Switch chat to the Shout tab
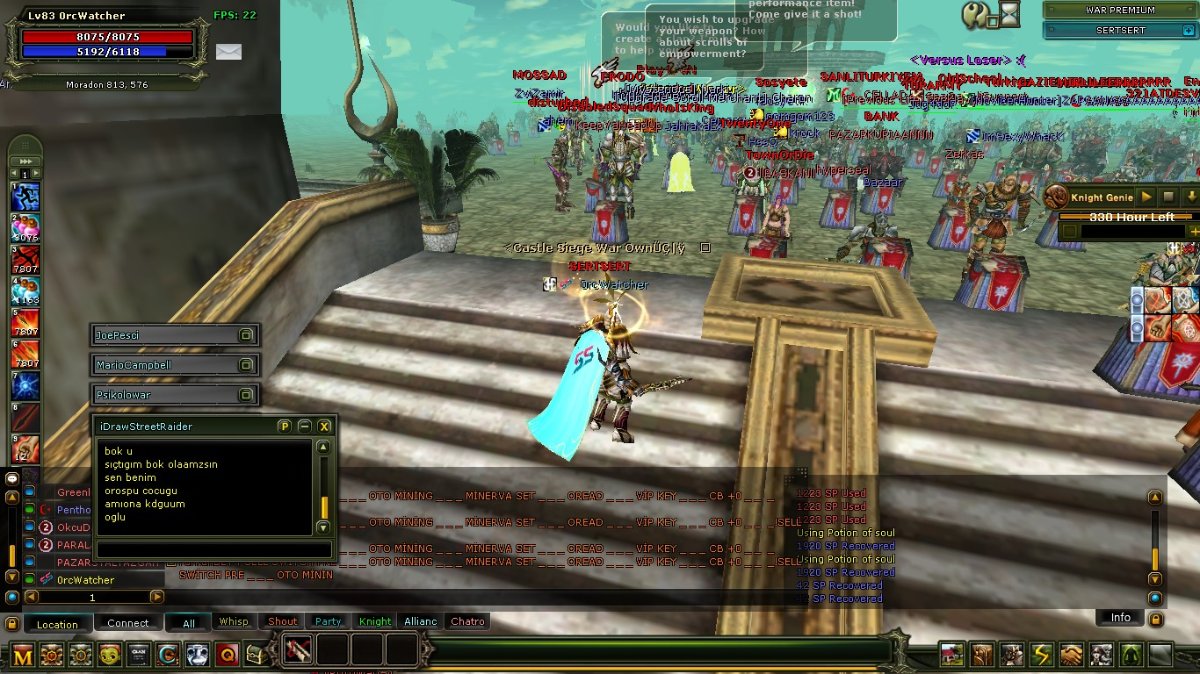1200x674 pixels. click(283, 622)
